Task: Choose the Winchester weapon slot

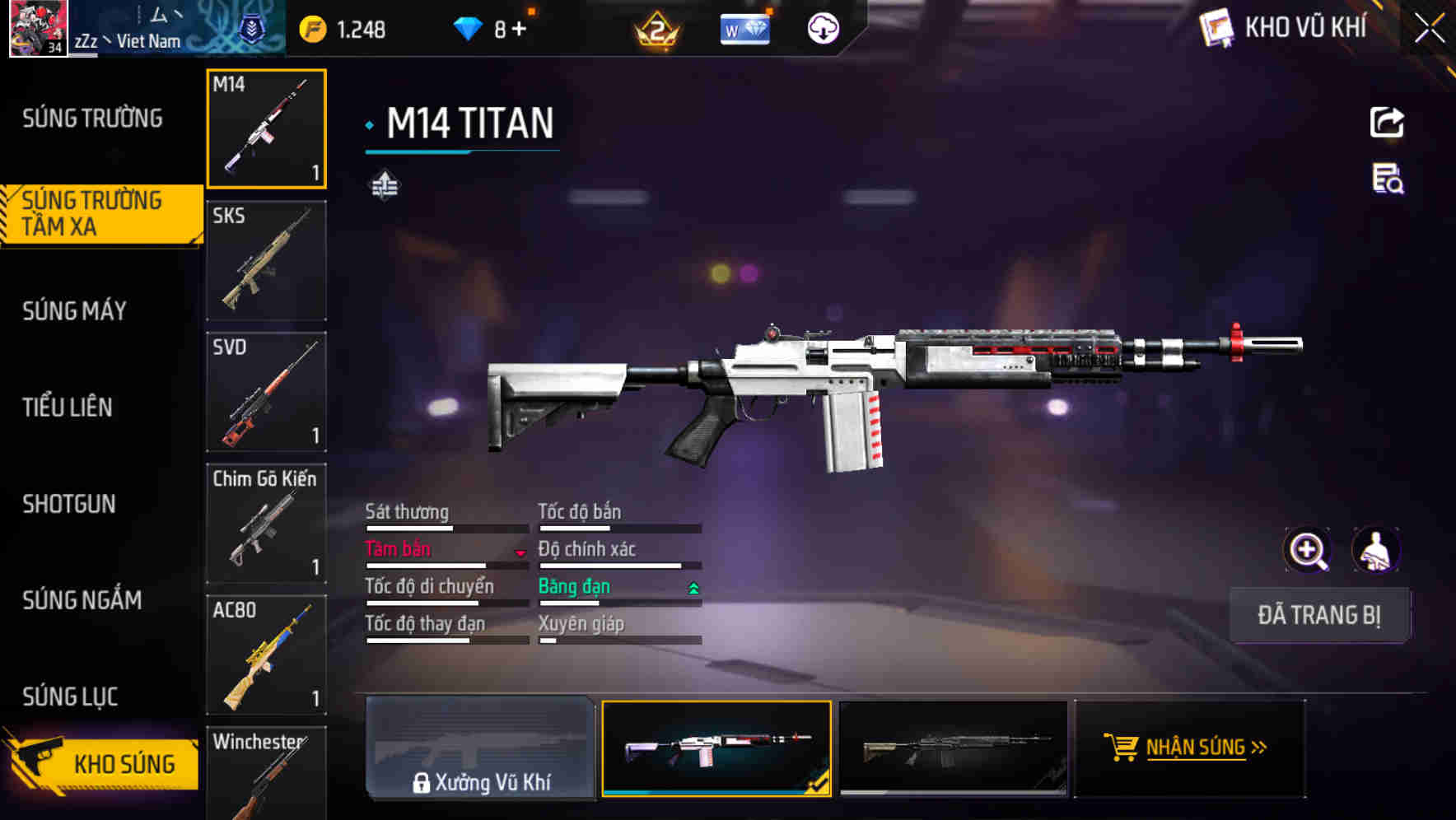Action: click(x=266, y=774)
